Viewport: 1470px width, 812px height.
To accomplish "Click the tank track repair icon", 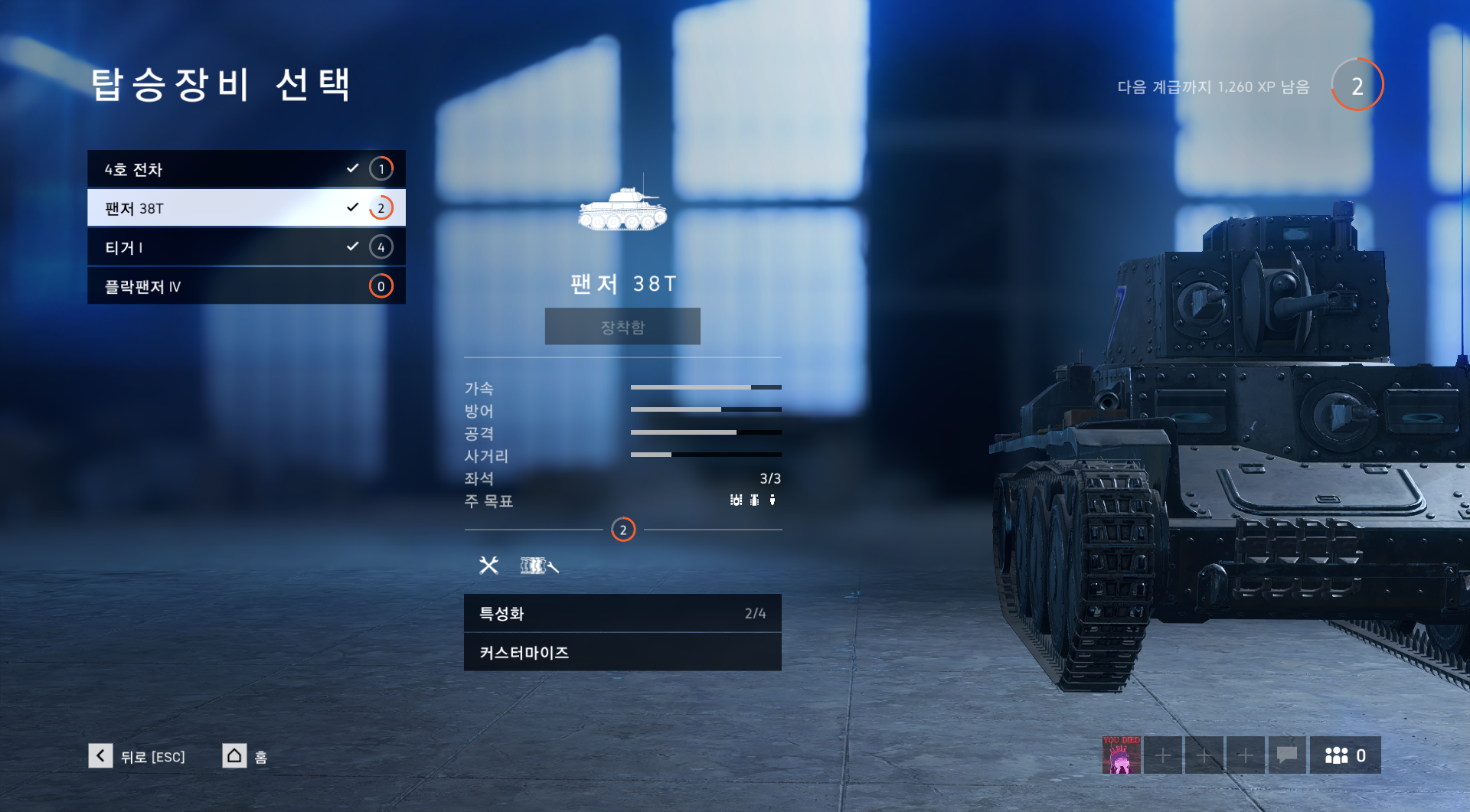I will 539,566.
